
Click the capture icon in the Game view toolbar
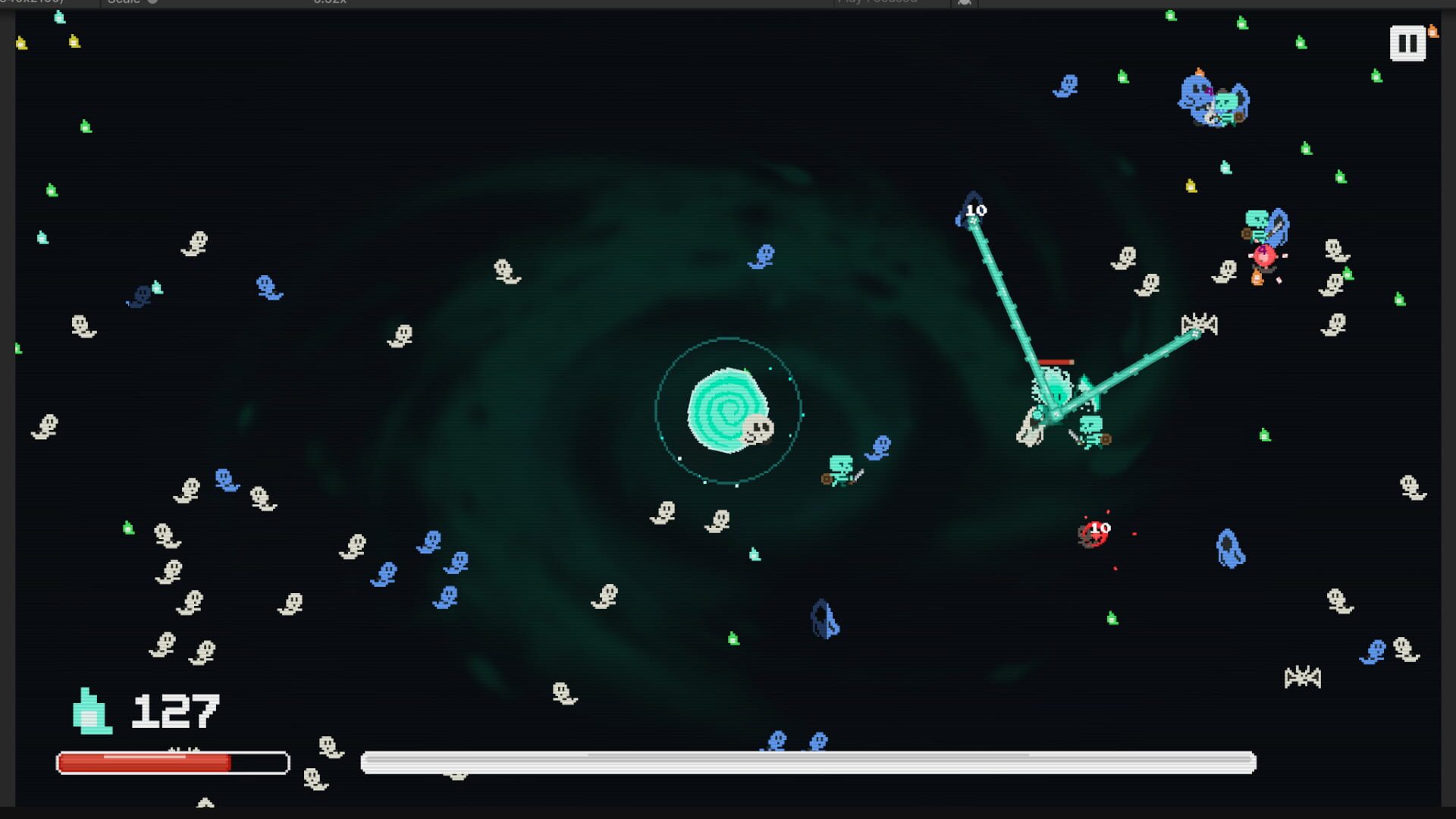click(965, 3)
